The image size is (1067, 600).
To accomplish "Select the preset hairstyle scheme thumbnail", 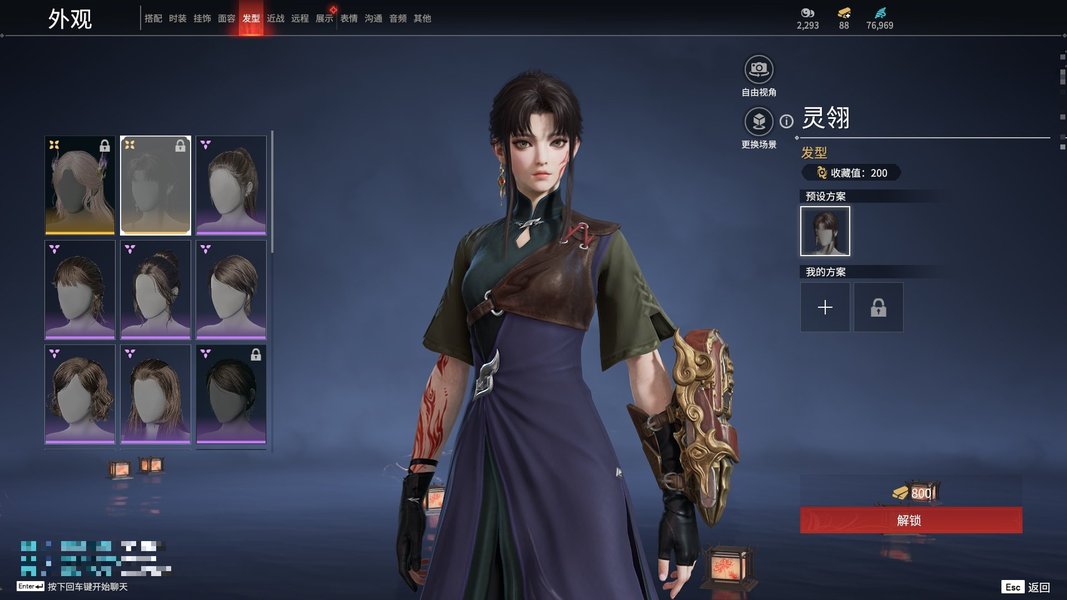I will 825,231.
